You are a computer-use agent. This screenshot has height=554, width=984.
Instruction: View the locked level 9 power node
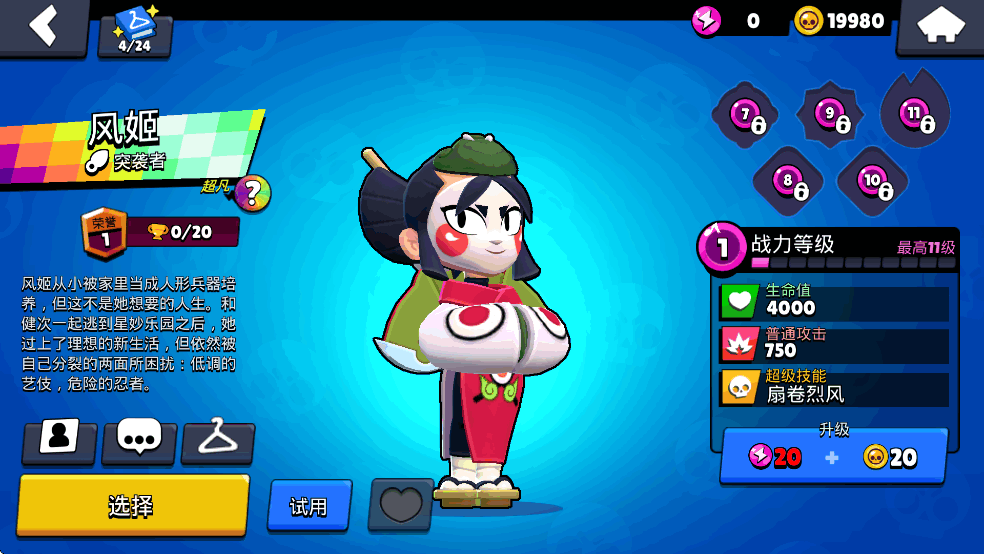click(830, 116)
